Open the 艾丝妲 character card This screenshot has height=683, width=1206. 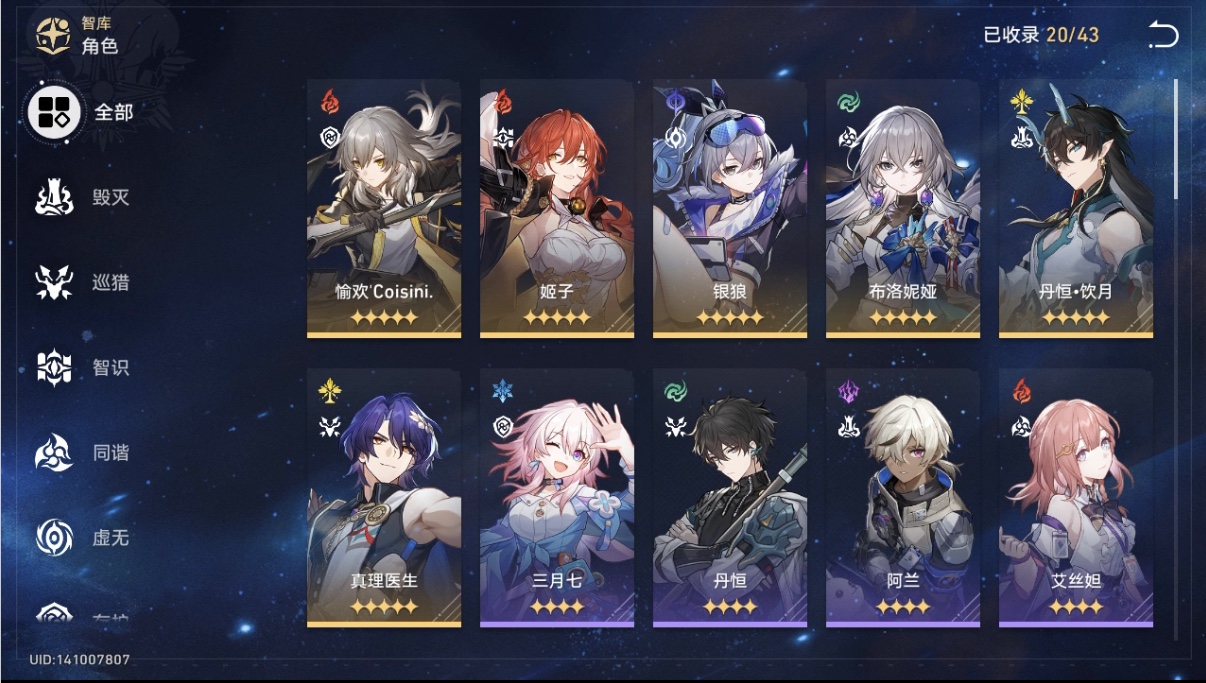pyautogui.click(x=1076, y=497)
